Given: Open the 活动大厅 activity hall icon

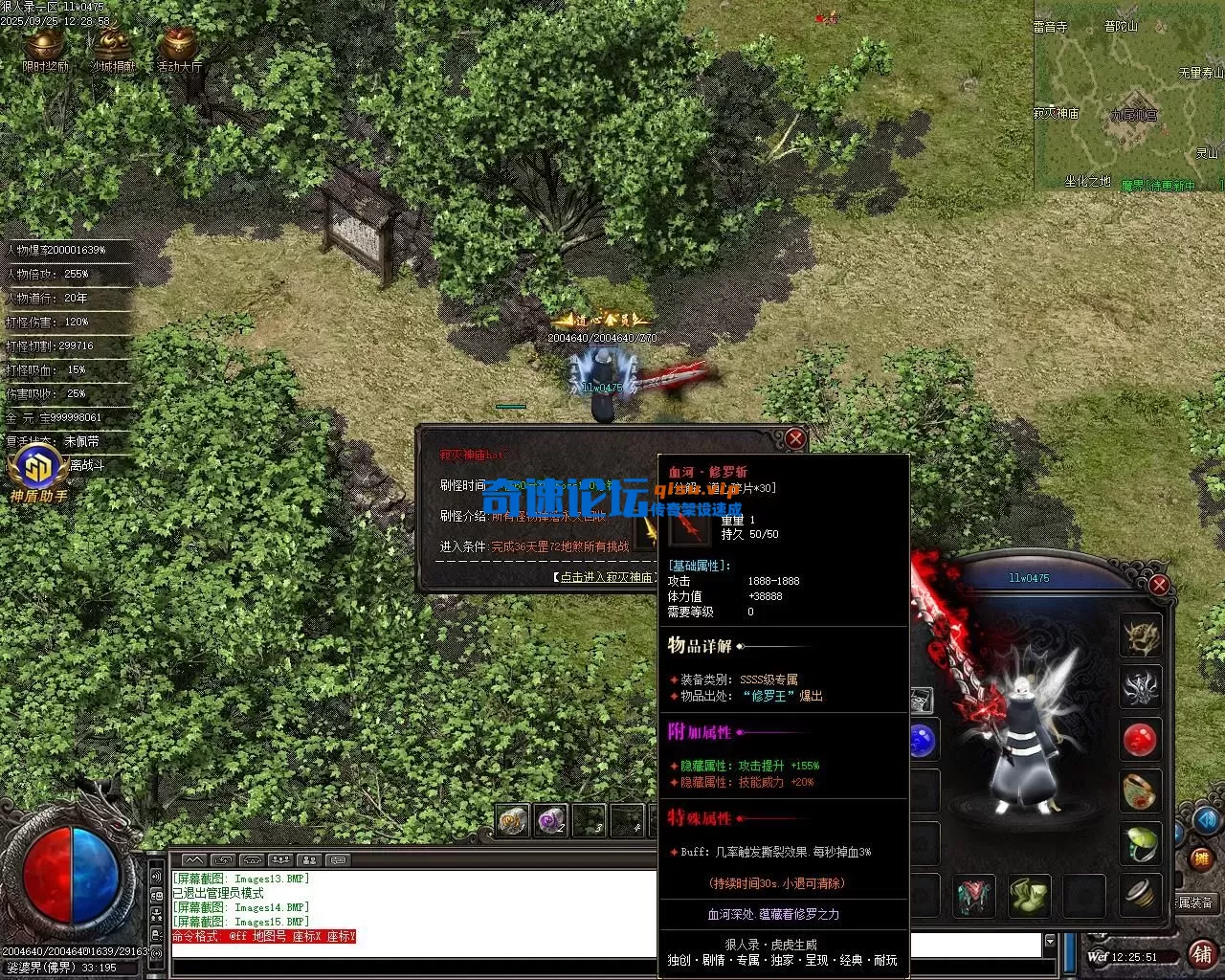Looking at the screenshot, I should [177, 43].
